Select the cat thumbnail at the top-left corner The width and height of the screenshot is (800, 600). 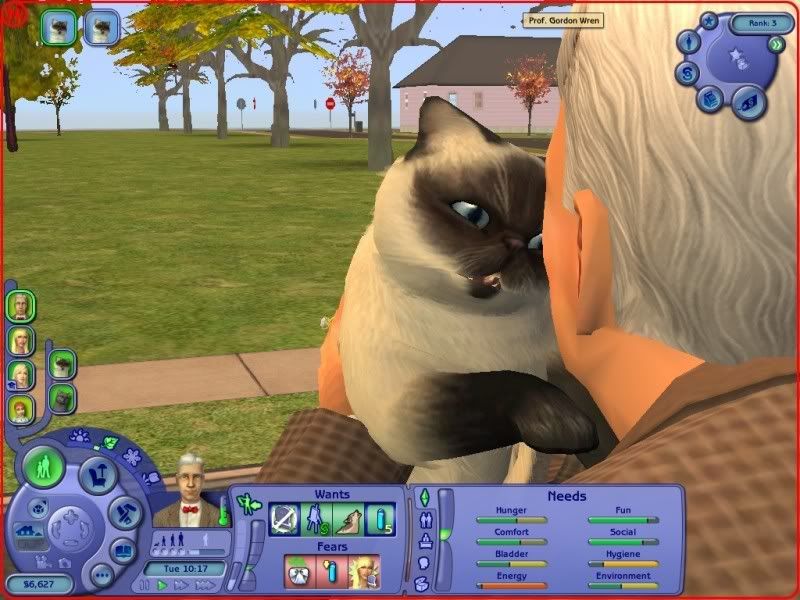(59, 27)
